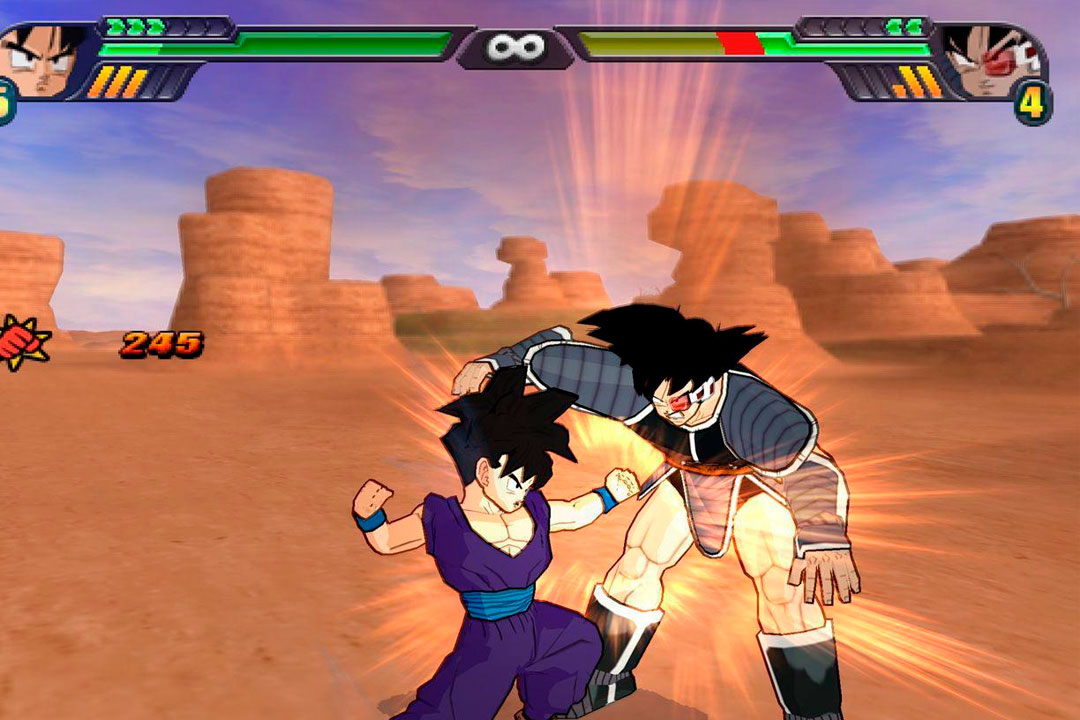The image size is (1080, 720).
Task: Select Turles's scouter portrait
Action: (x=990, y=60)
